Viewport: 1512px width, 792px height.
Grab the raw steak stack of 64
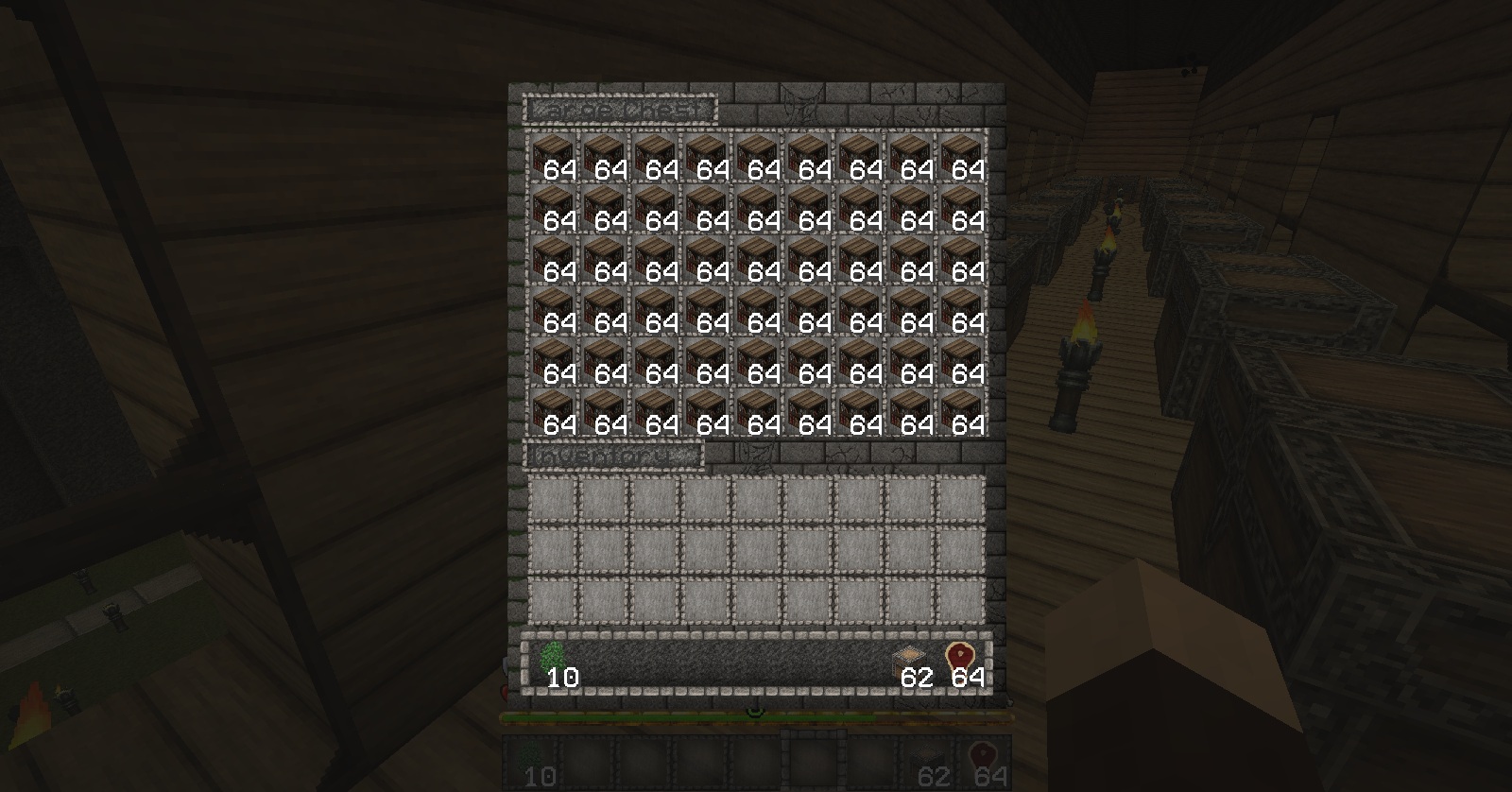click(x=962, y=662)
